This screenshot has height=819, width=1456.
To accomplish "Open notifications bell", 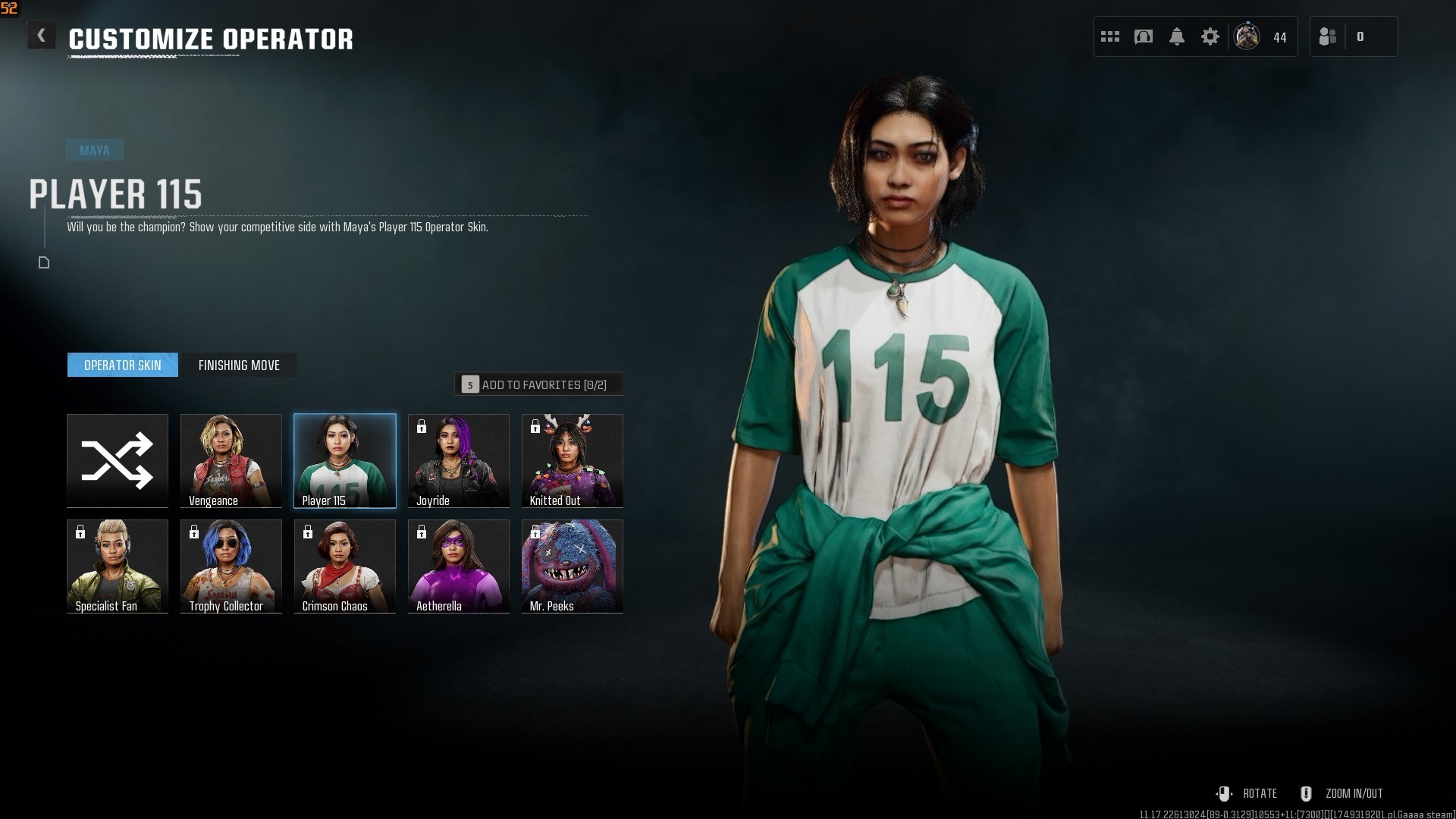I will point(1177,36).
